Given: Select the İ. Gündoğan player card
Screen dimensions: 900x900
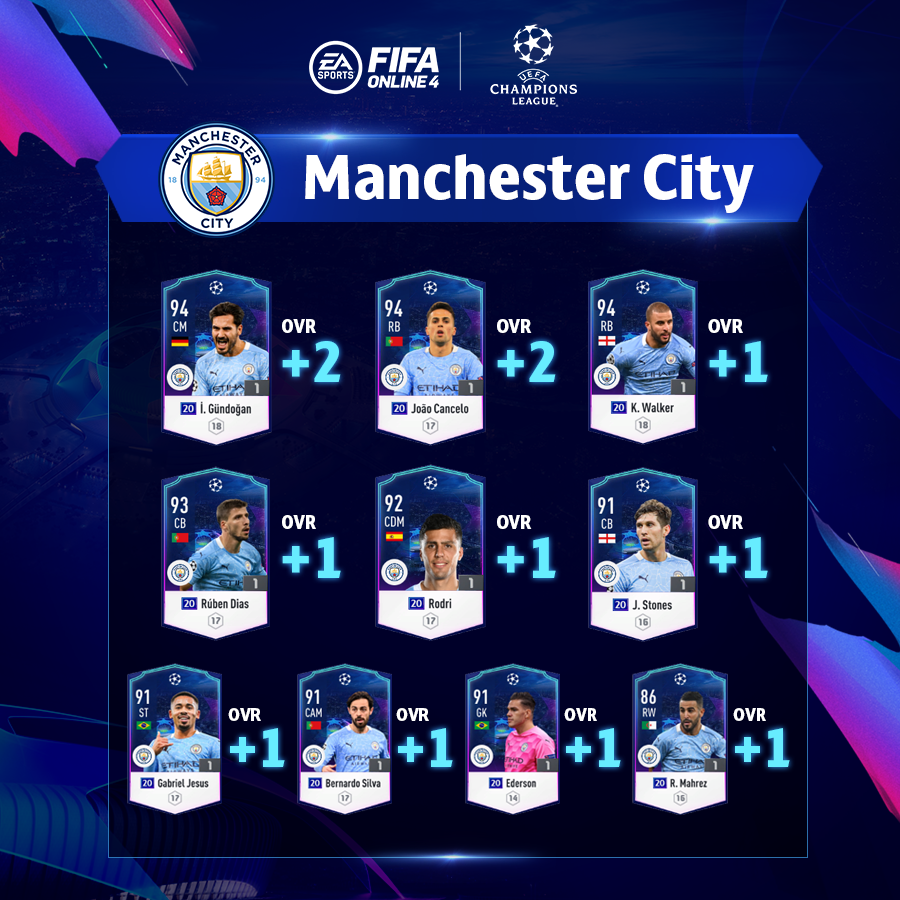Looking at the screenshot, I should coord(215,355).
